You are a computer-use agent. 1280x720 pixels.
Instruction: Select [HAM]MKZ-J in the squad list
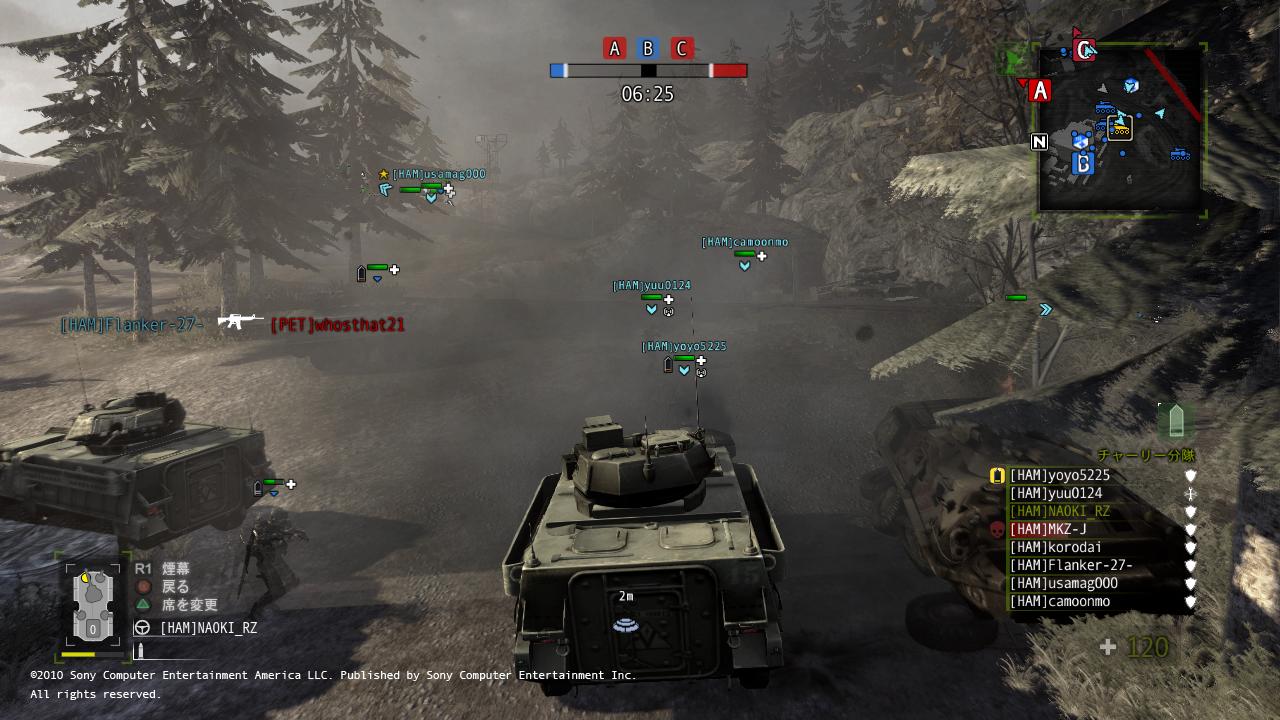(x=1047, y=530)
